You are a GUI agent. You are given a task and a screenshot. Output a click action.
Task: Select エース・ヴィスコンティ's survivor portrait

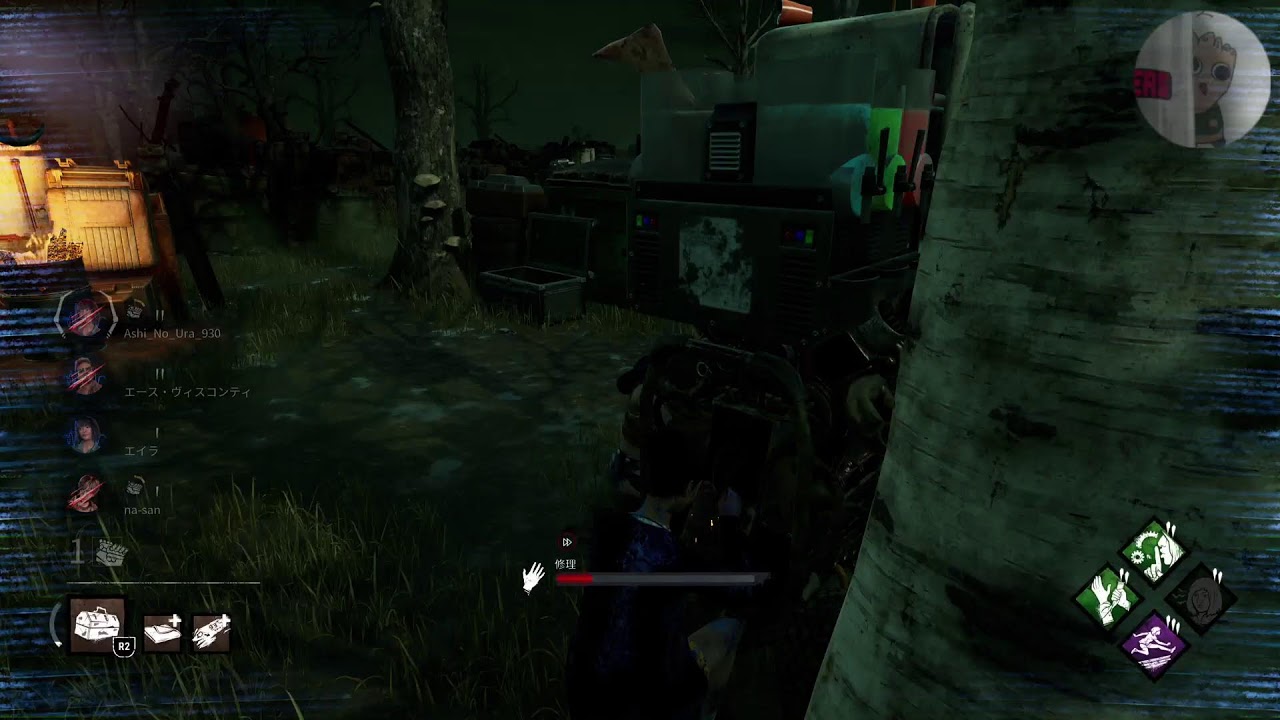tap(85, 377)
